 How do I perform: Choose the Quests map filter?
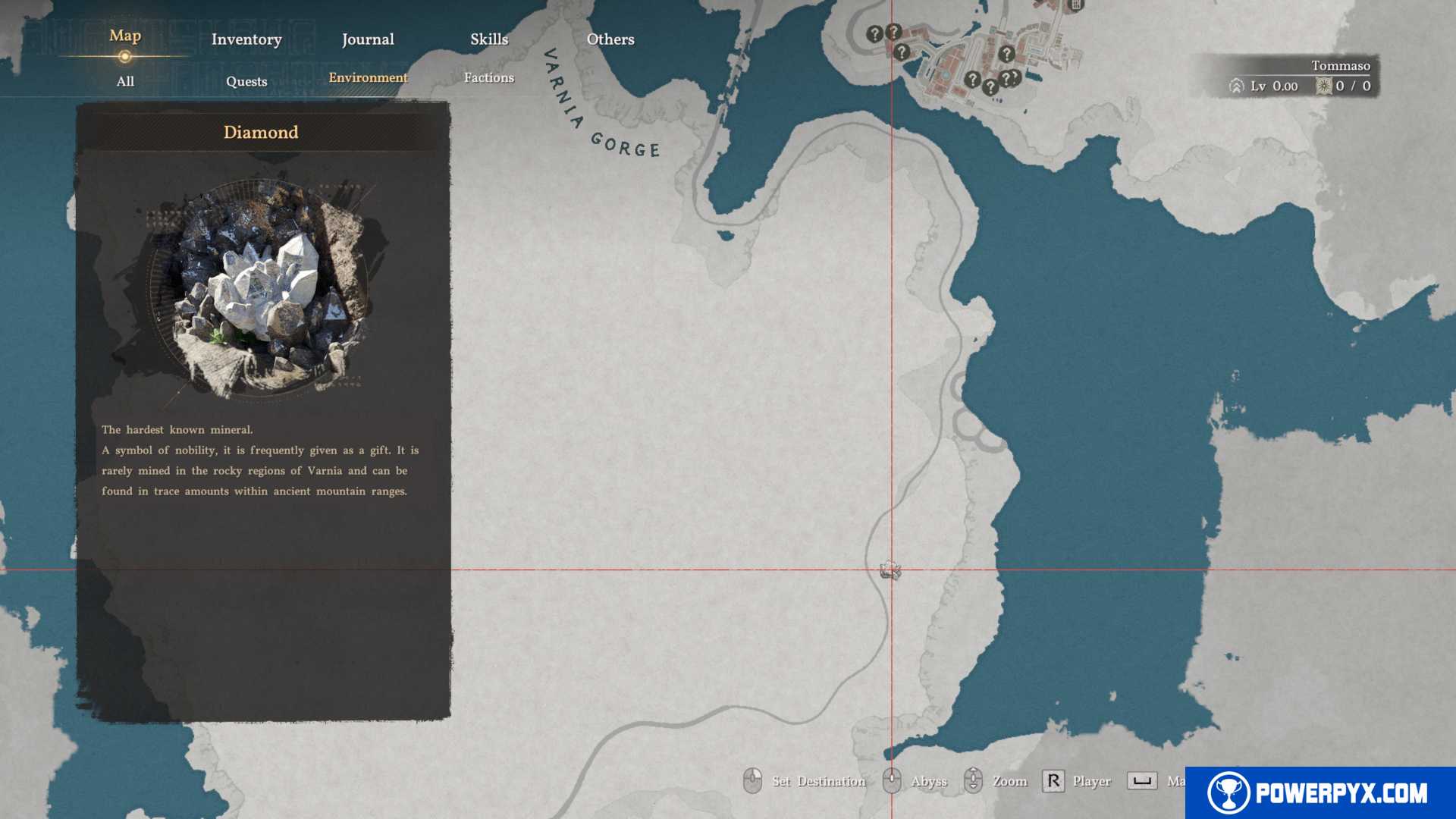pyautogui.click(x=246, y=81)
